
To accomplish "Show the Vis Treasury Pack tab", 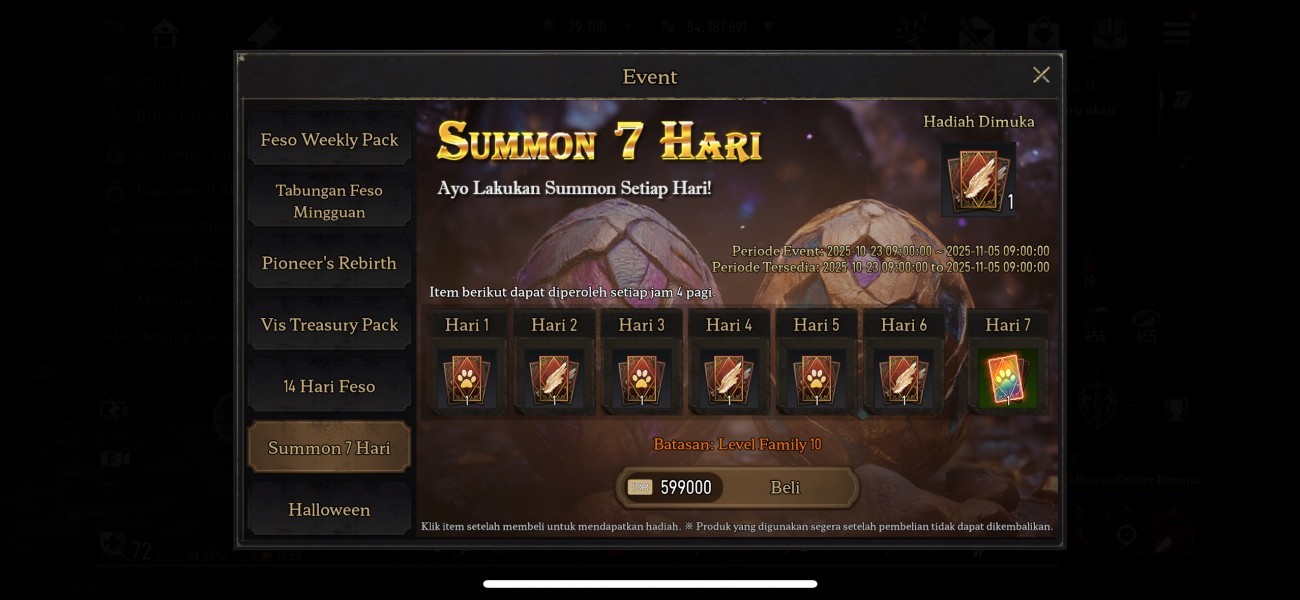I will point(329,325).
